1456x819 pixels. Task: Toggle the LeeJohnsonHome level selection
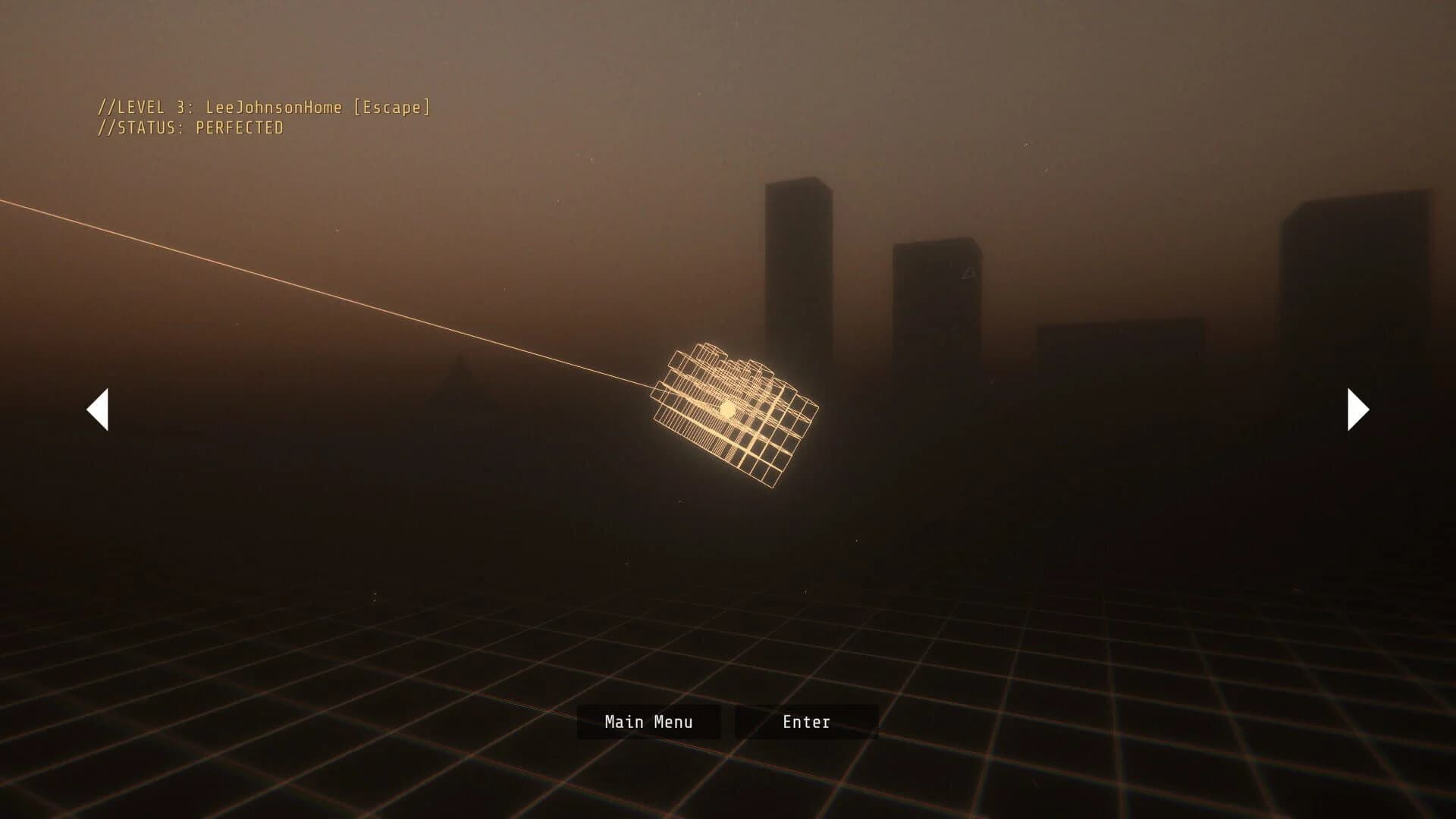tap(275, 108)
